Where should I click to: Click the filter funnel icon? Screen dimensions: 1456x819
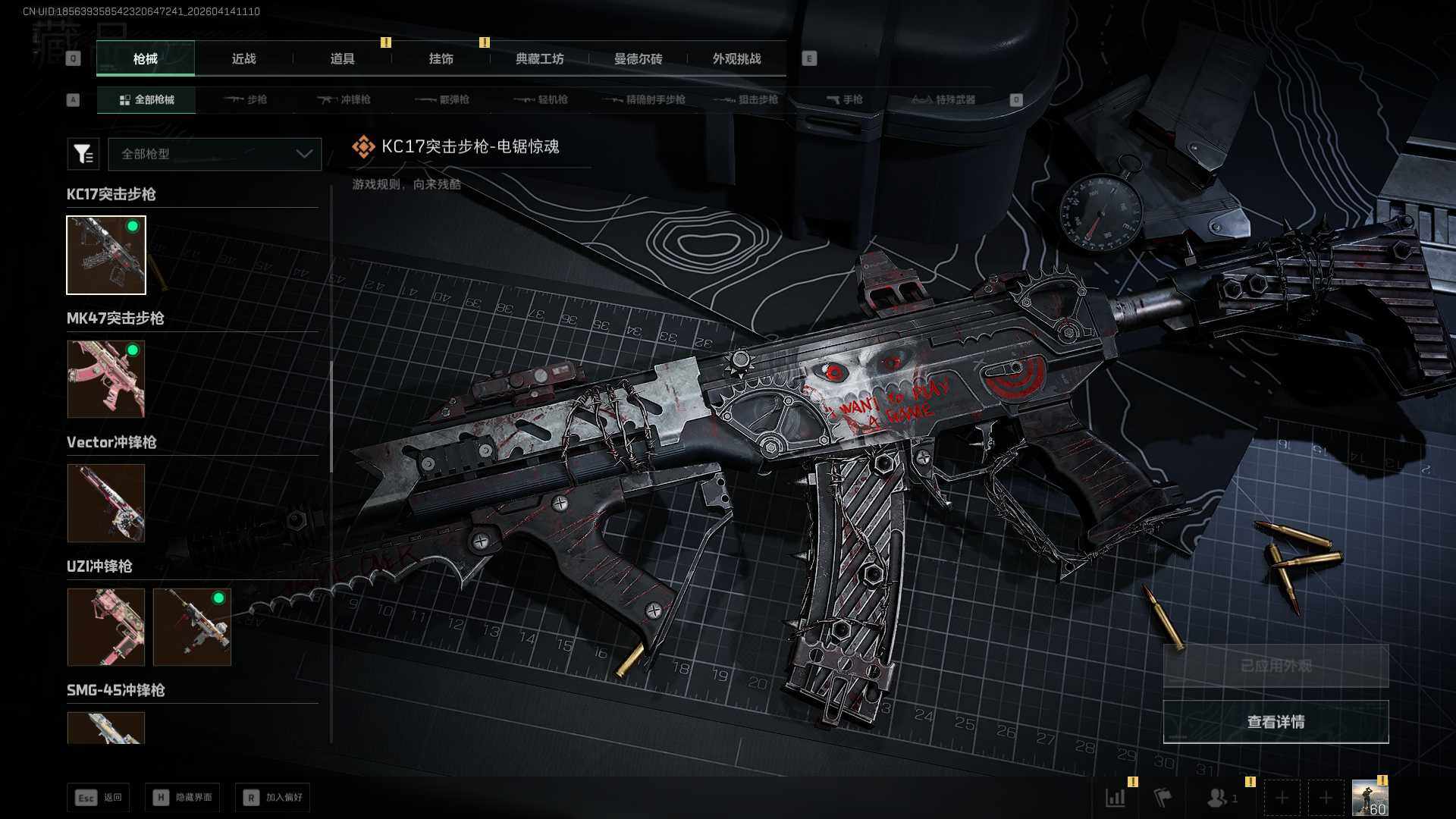click(83, 154)
